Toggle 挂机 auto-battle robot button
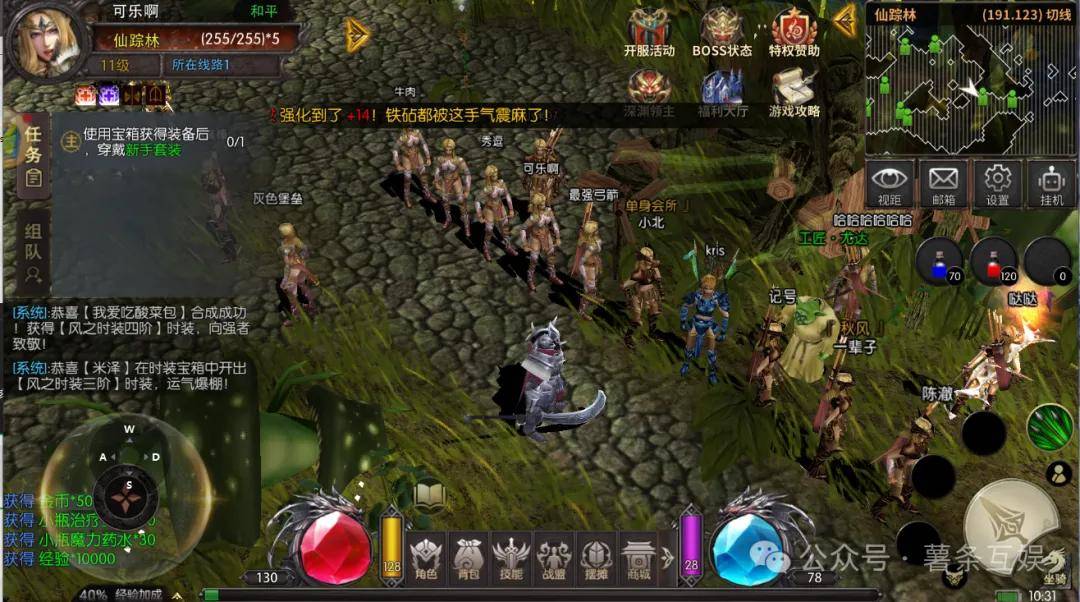 coord(1050,184)
